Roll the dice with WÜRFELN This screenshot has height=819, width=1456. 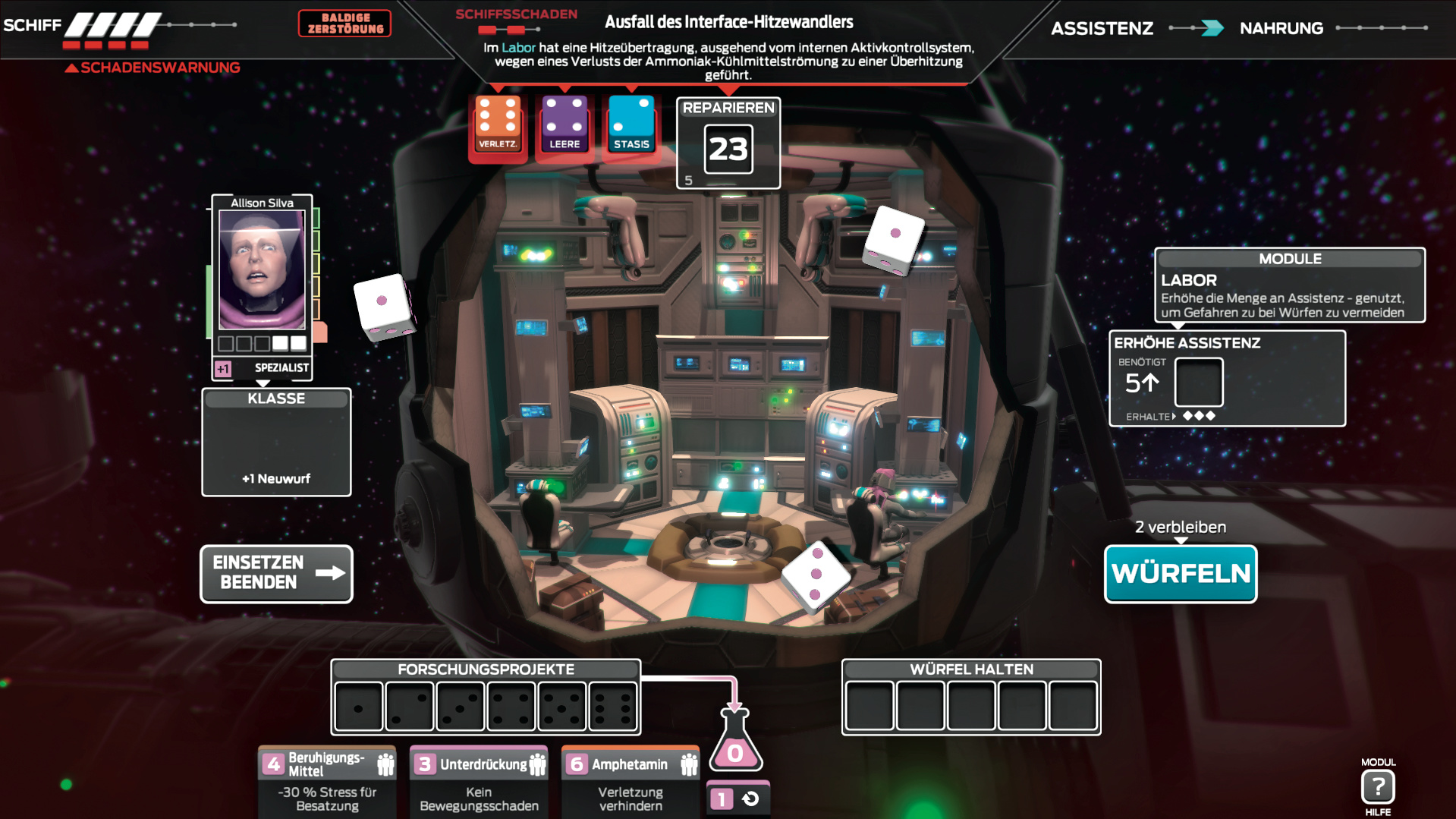1180,574
